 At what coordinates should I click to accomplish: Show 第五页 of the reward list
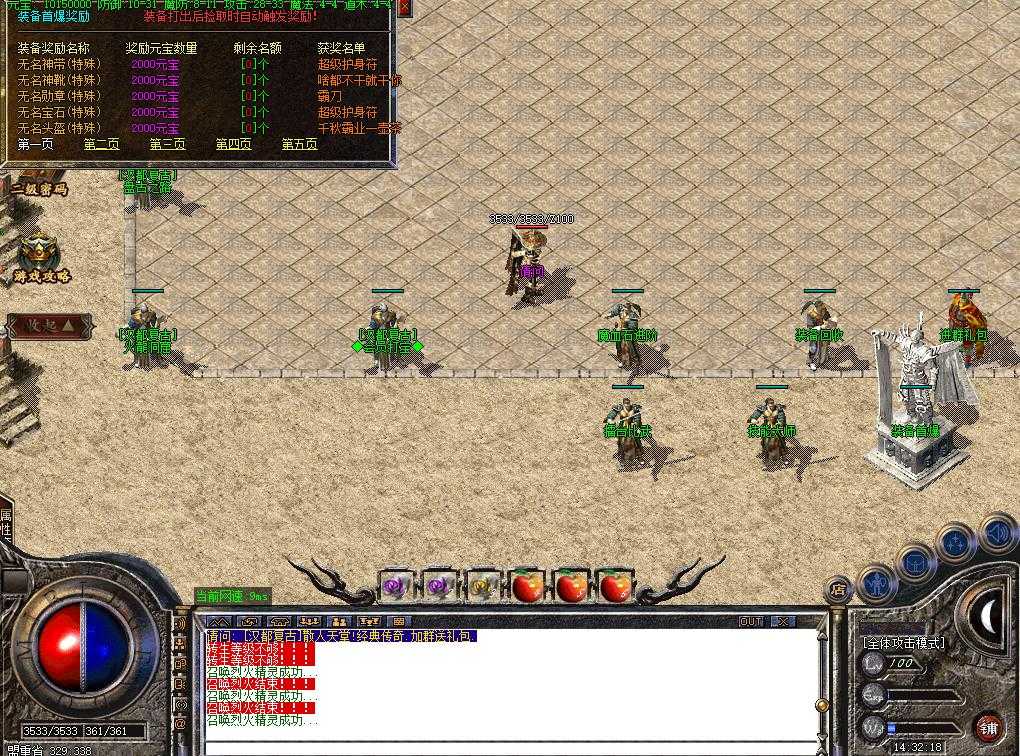299,144
